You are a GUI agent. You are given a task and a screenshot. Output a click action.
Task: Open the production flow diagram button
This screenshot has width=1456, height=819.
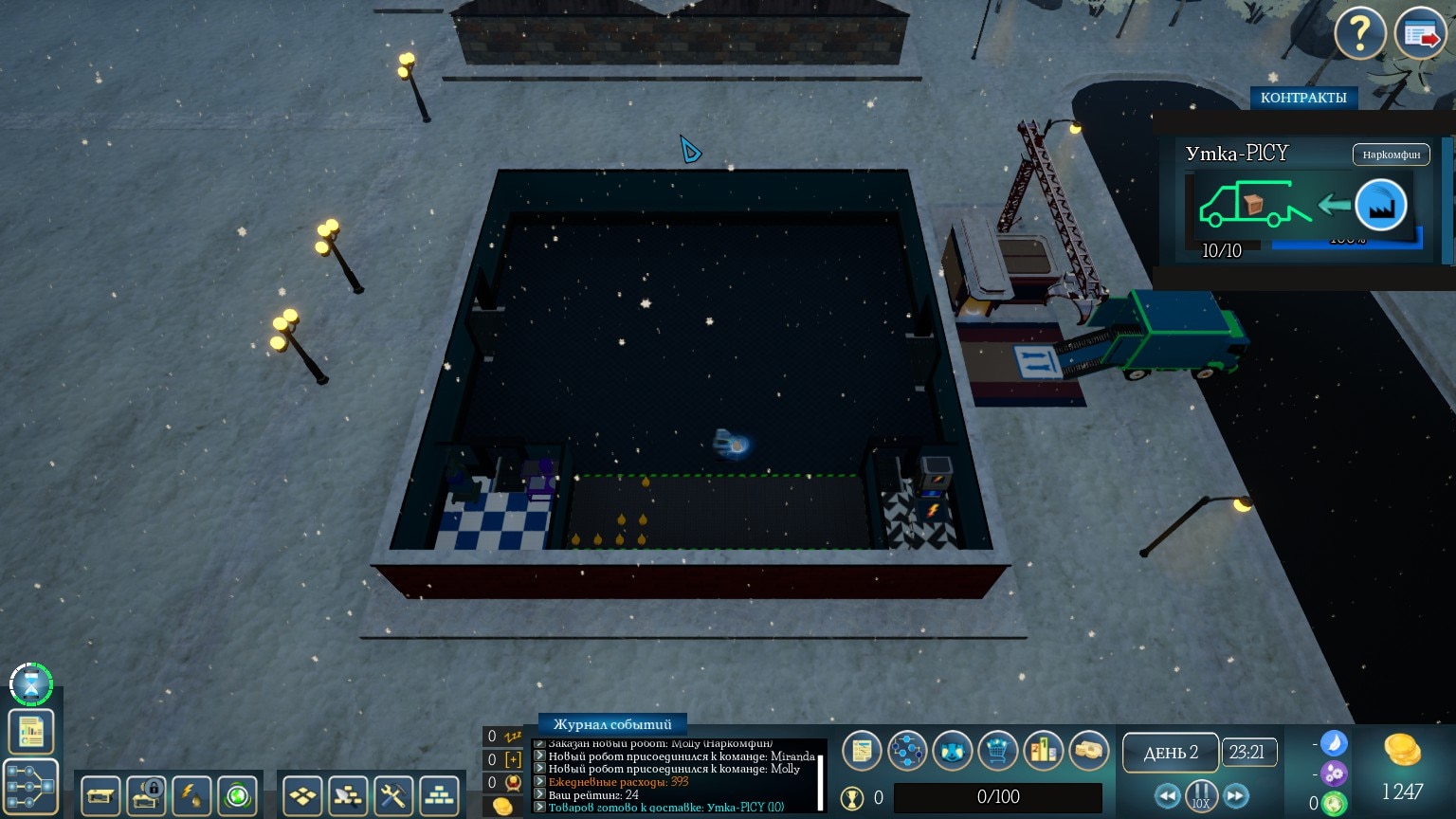coord(31,787)
